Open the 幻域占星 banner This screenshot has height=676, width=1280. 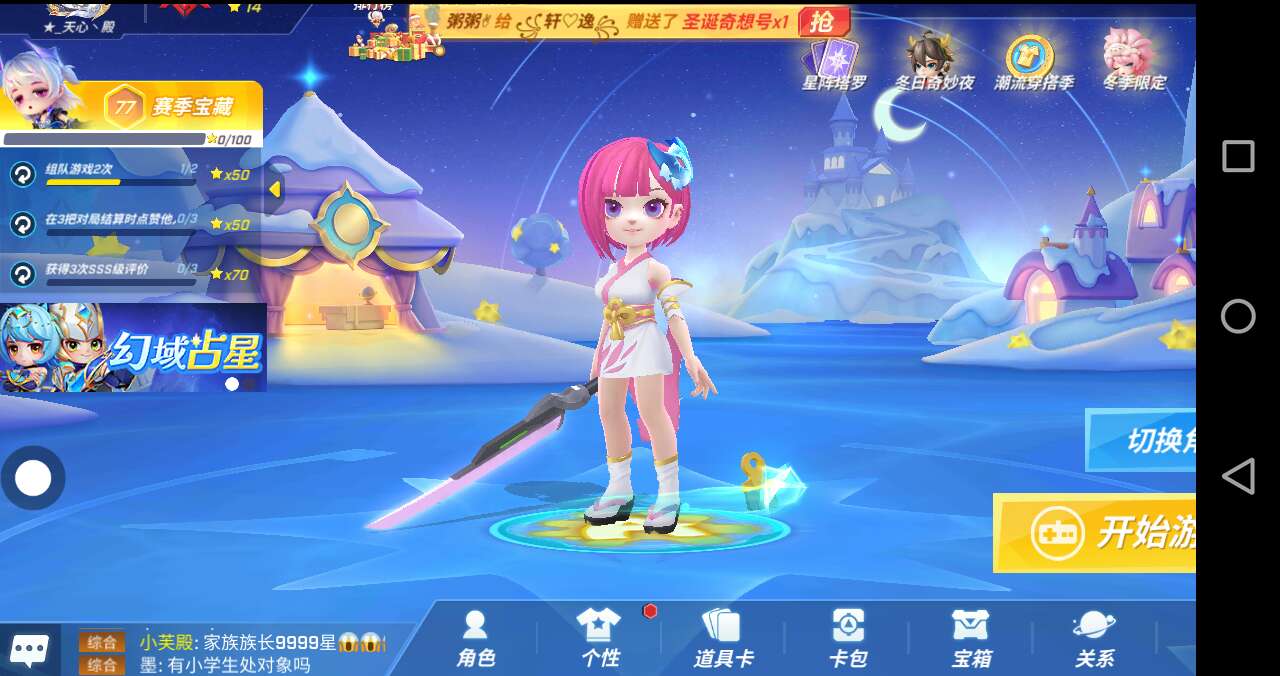[x=133, y=348]
